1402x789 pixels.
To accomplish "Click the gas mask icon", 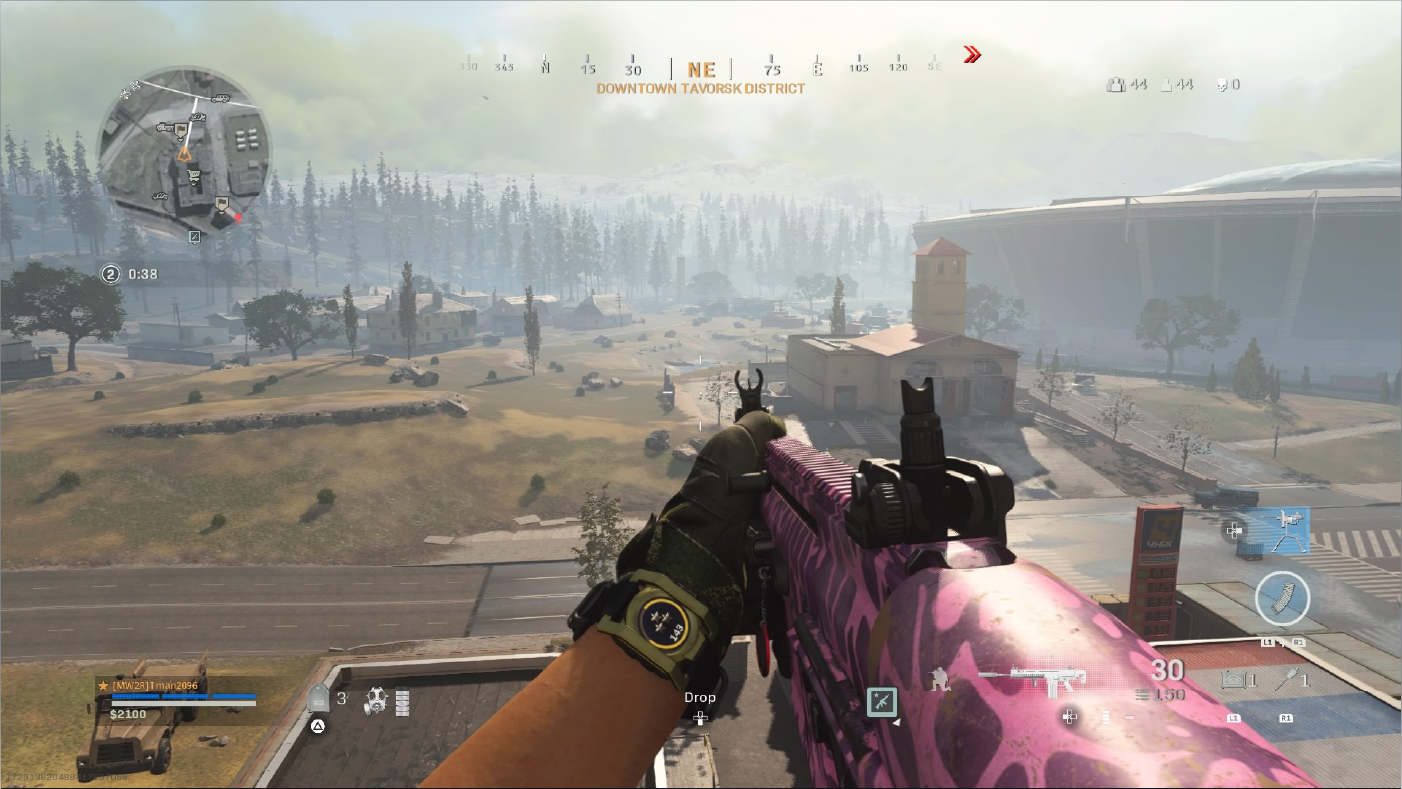I will pos(375,700).
